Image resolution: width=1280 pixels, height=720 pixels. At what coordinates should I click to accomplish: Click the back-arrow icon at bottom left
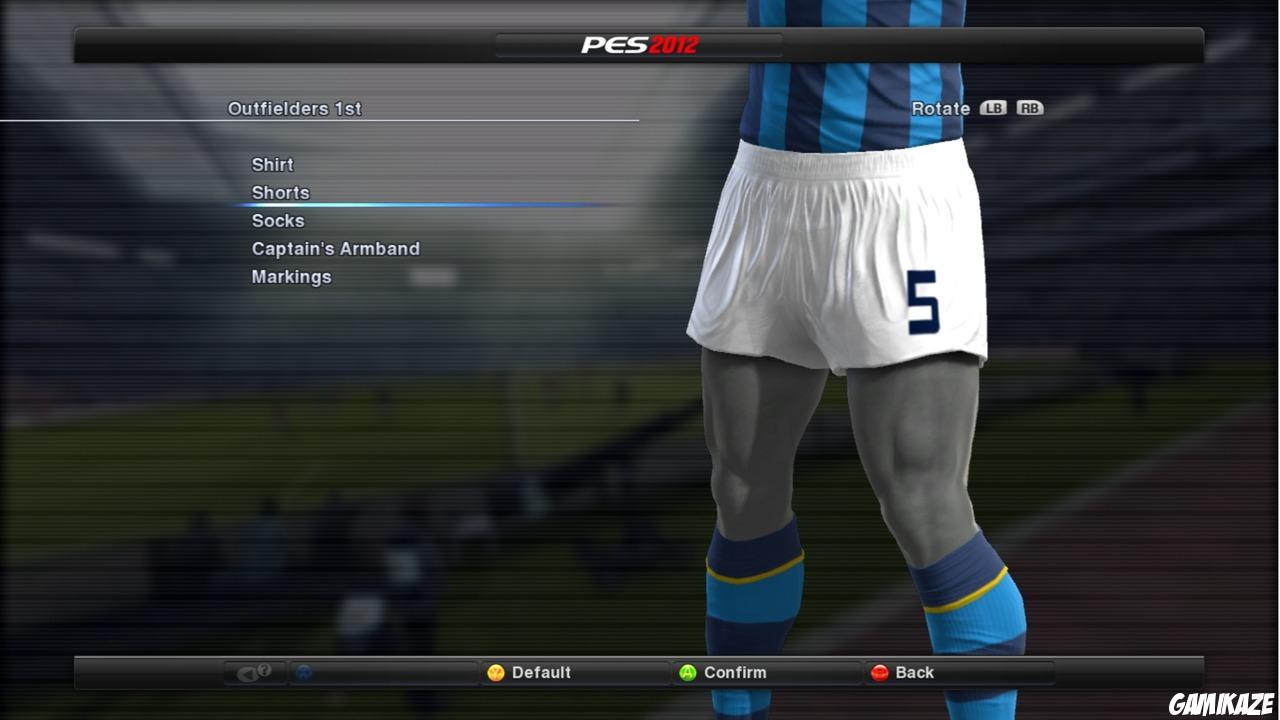(x=246, y=672)
